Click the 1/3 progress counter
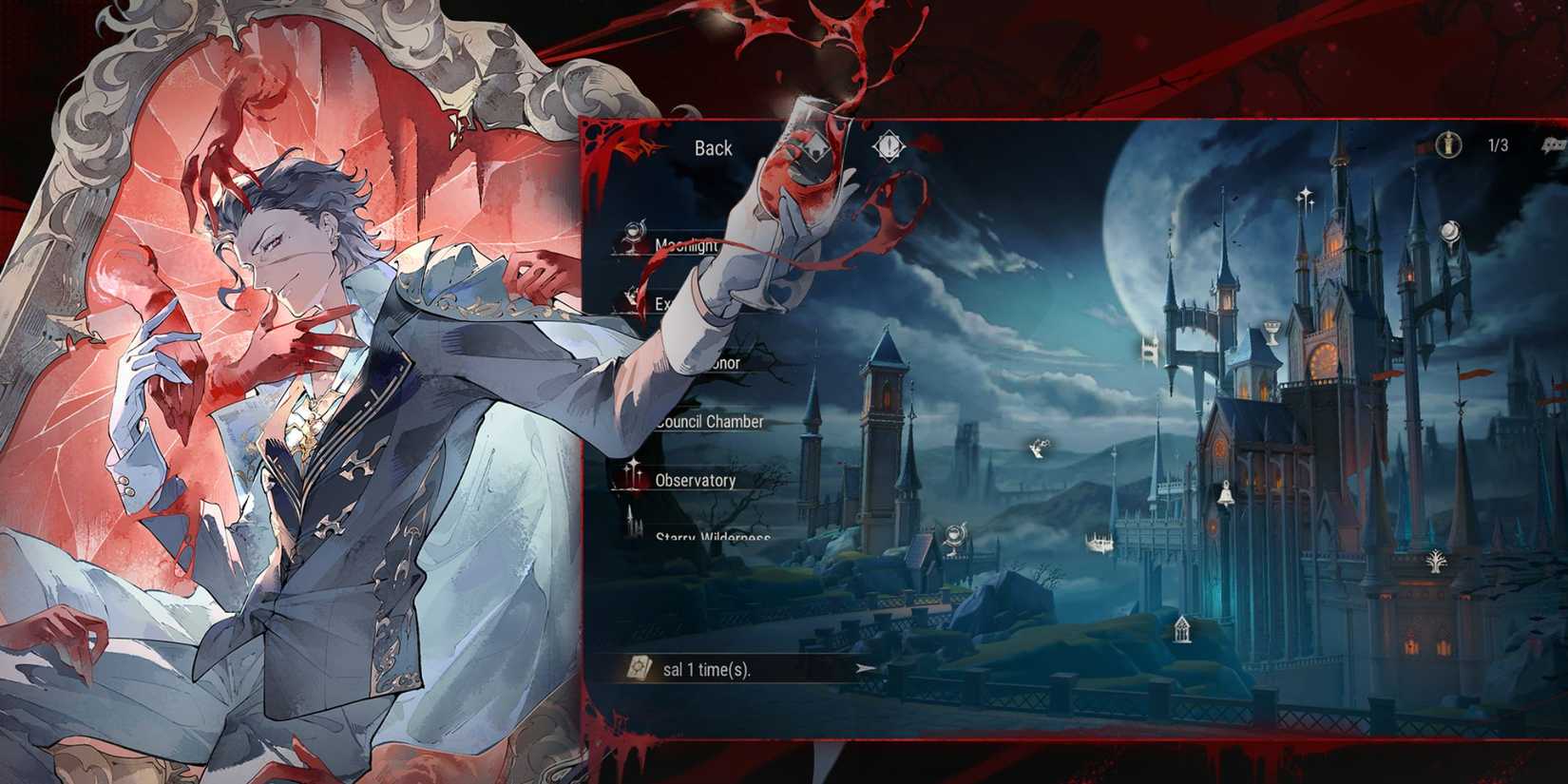This screenshot has width=1568, height=784. tap(1499, 145)
